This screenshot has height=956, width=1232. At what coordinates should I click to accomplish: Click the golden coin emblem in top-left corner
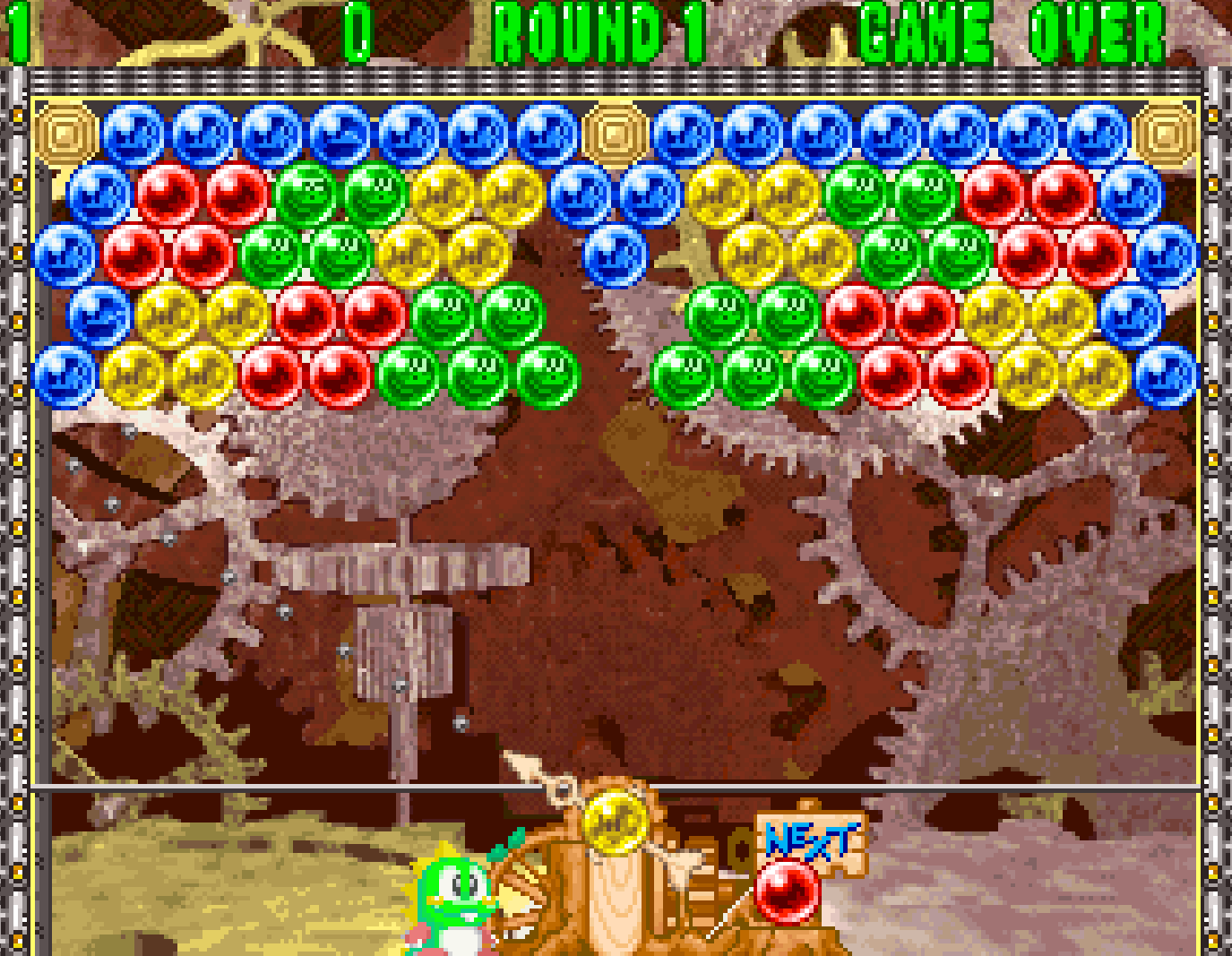point(65,133)
